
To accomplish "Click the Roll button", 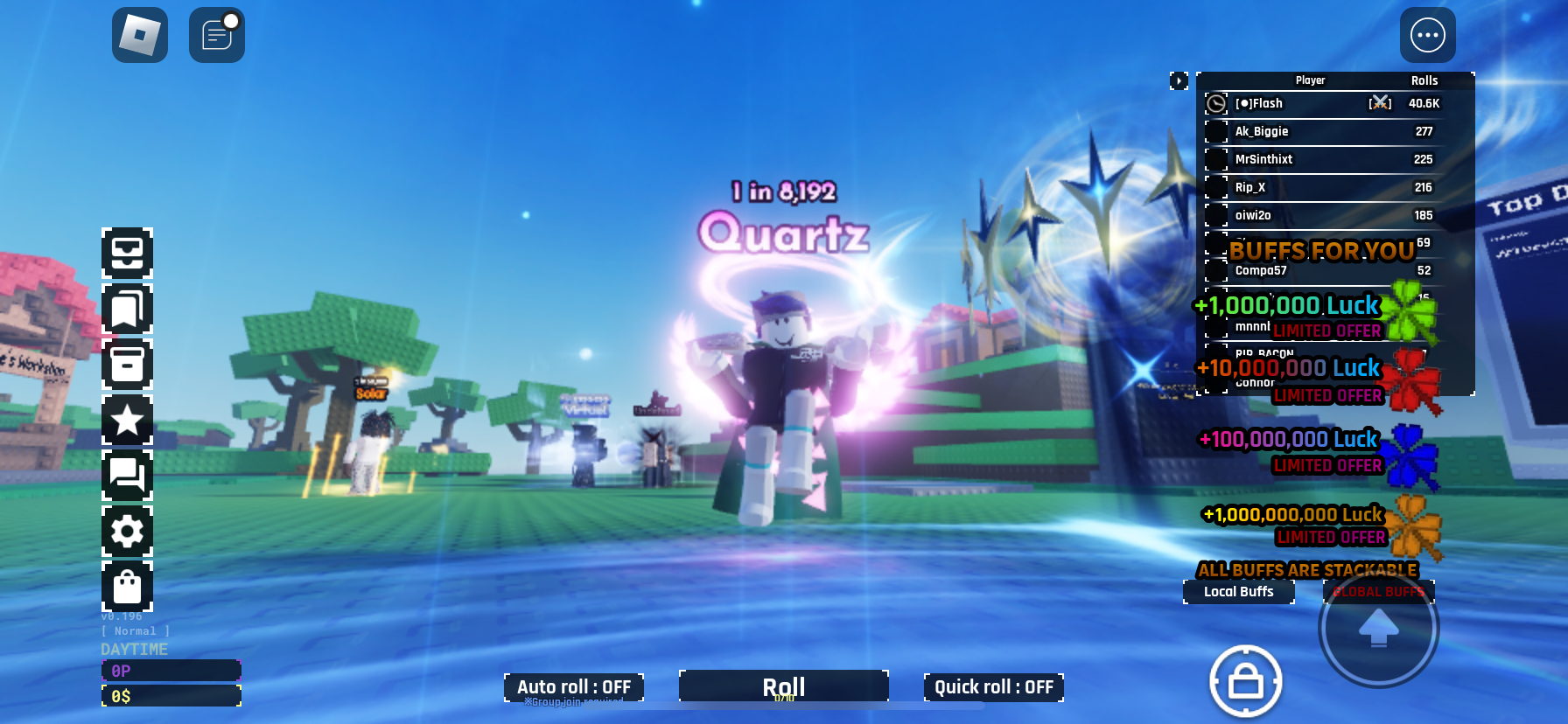I will tap(783, 686).
